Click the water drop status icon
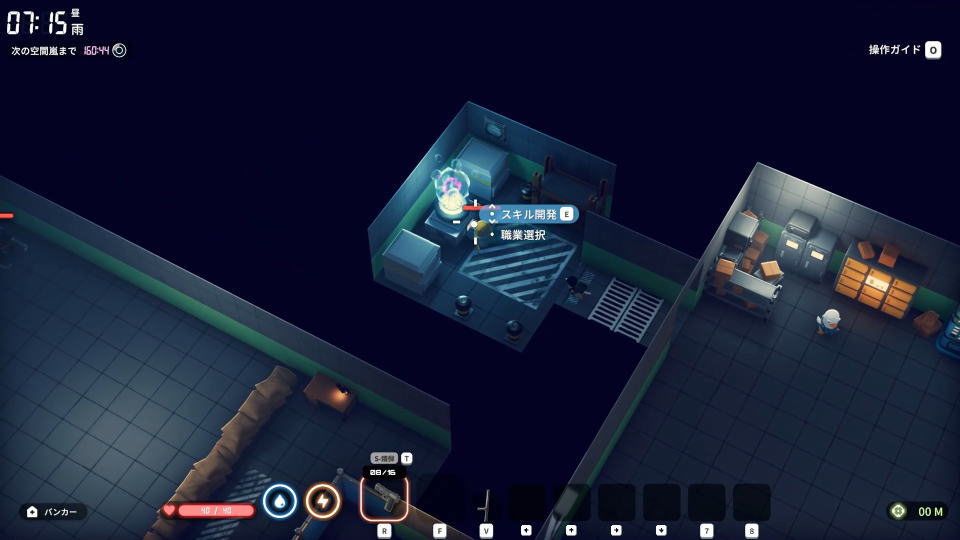This screenshot has width=960, height=540. click(x=280, y=500)
